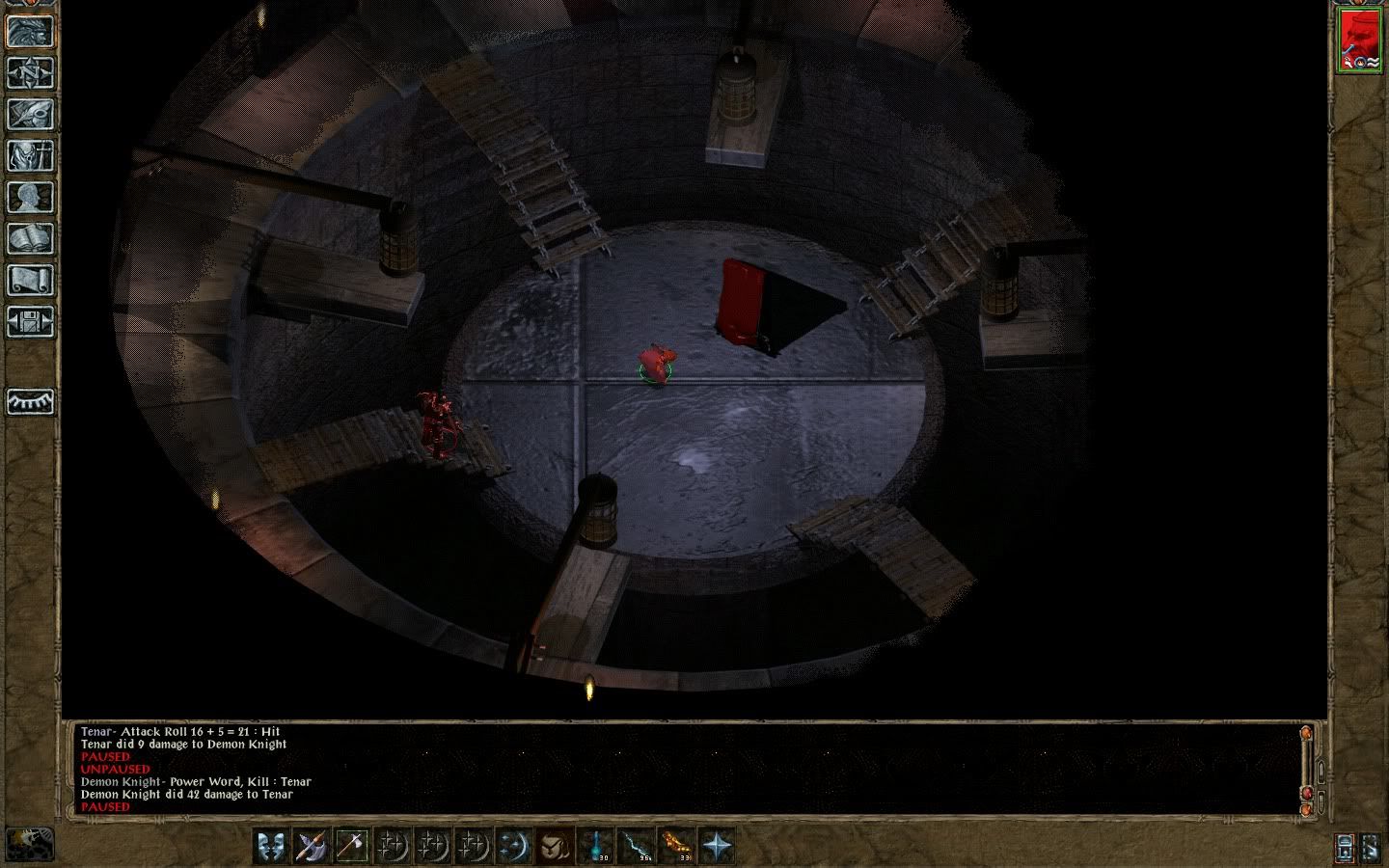
Task: Open the priest scroll screen
Action: 31,280
